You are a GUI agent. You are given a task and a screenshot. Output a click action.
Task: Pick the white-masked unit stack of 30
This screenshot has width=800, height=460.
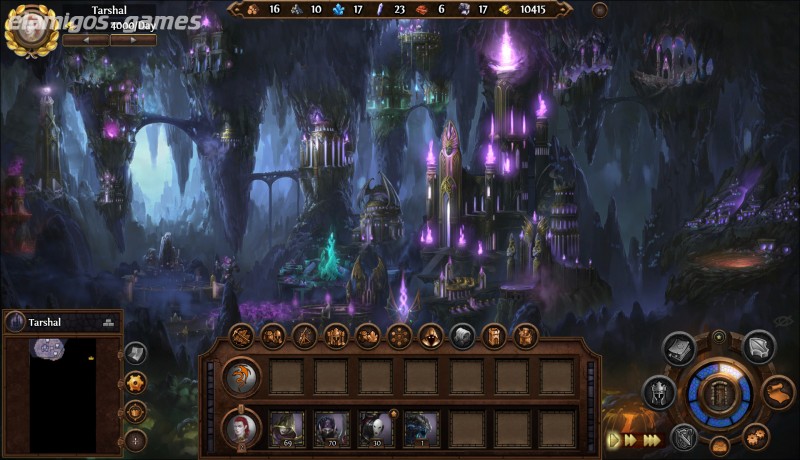point(376,428)
